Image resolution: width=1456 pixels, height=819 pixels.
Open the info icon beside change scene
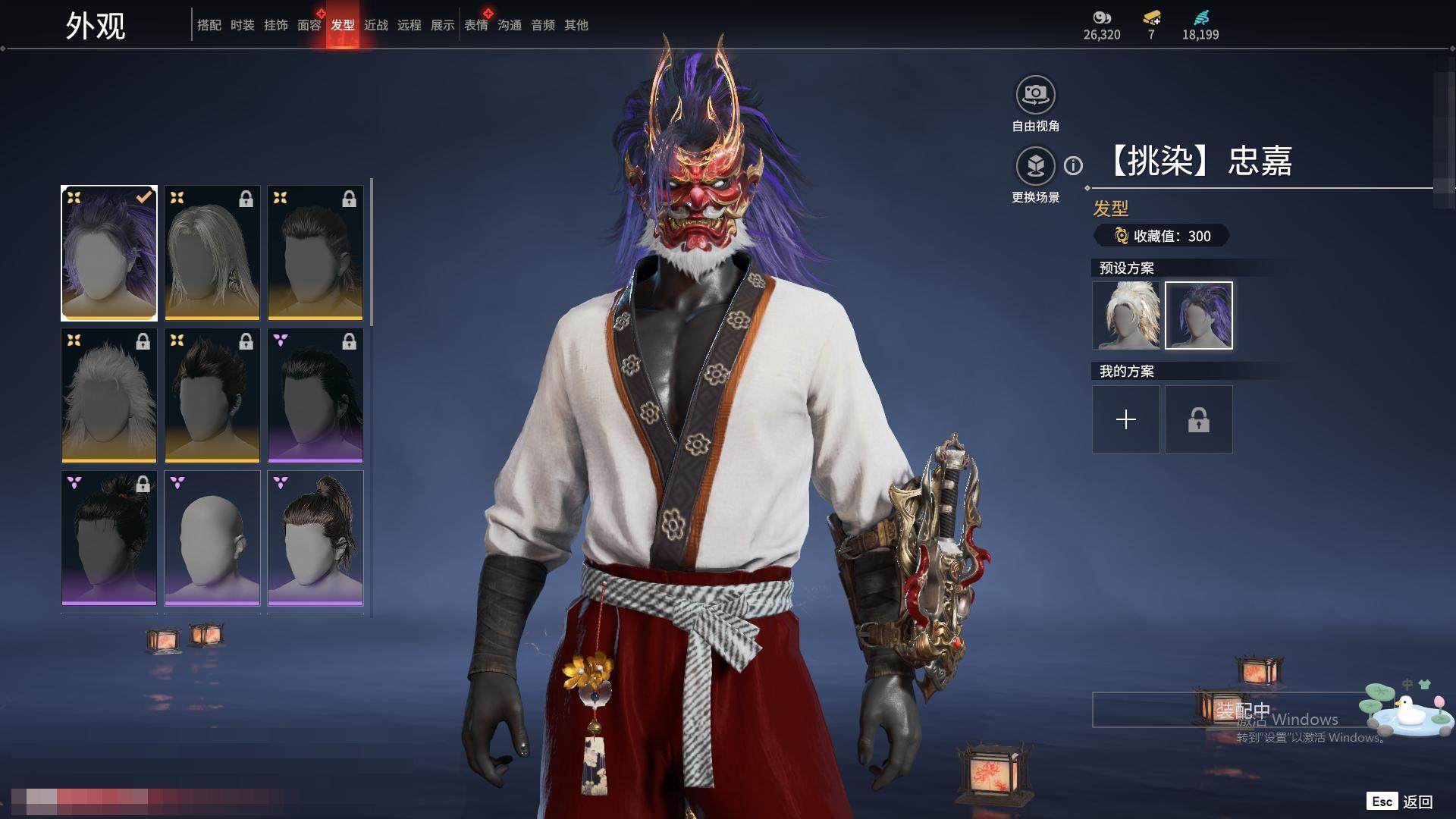click(1073, 165)
